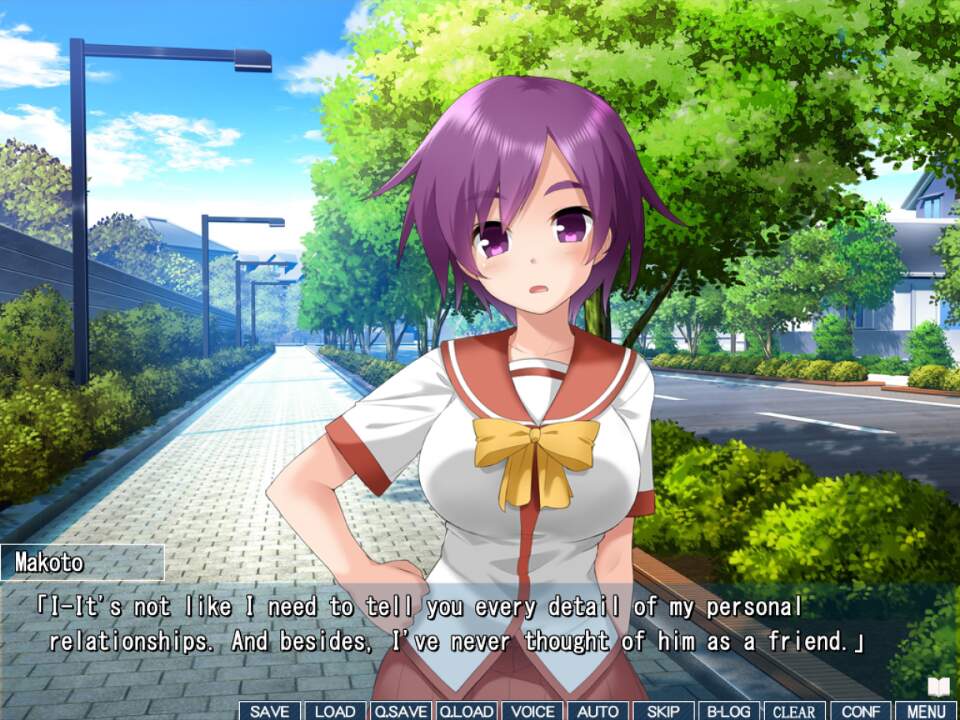This screenshot has height=720, width=960.
Task: Click the open book icon
Action: [x=938, y=687]
